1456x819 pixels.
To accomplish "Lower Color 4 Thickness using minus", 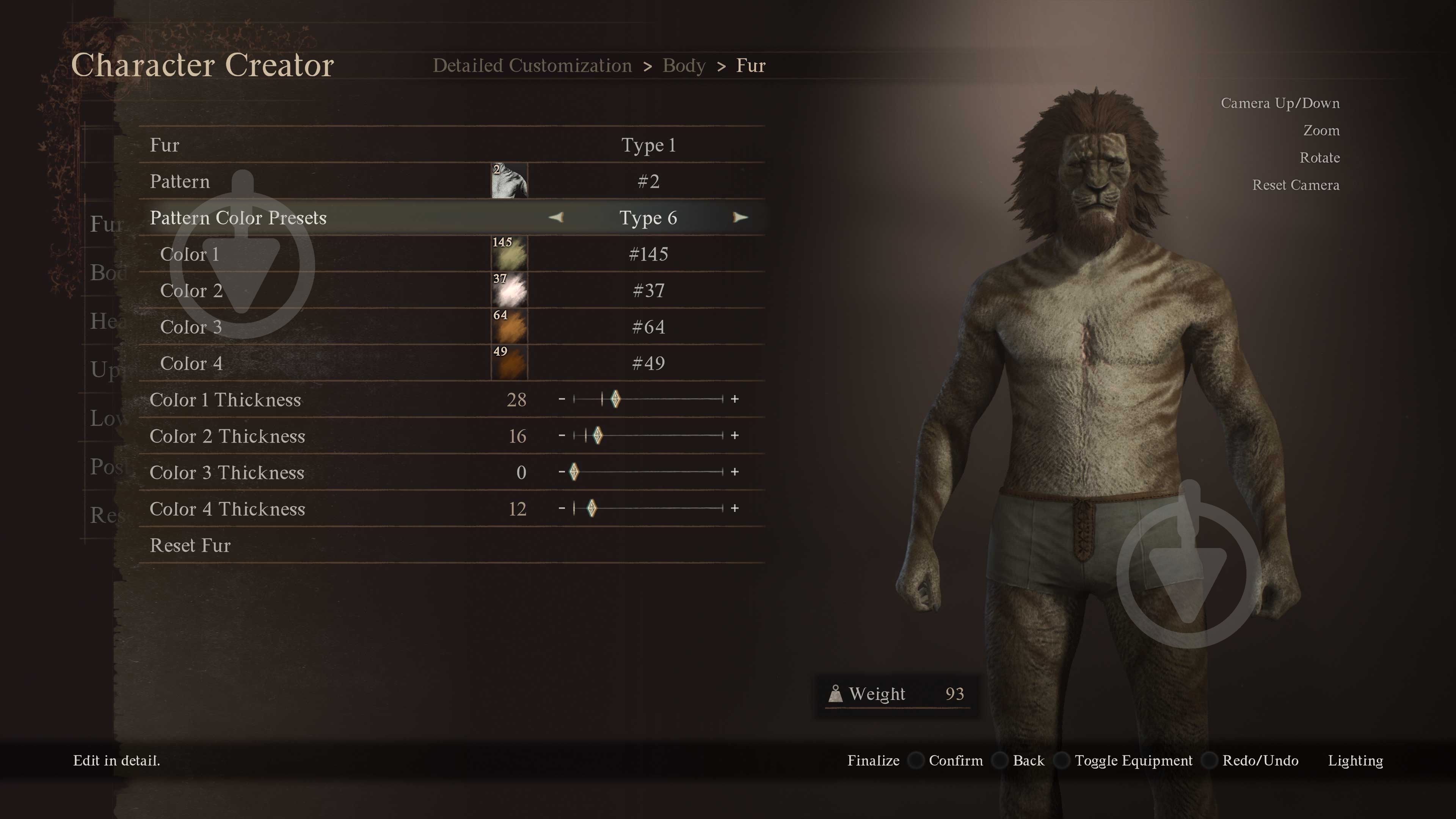I will (x=561, y=508).
